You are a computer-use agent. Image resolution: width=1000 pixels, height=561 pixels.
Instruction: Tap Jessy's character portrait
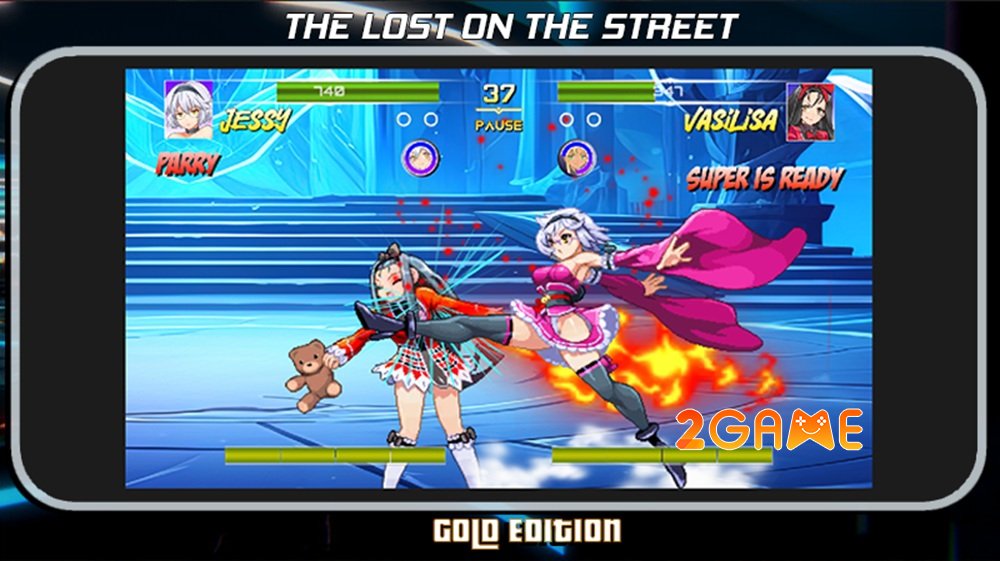coord(188,108)
